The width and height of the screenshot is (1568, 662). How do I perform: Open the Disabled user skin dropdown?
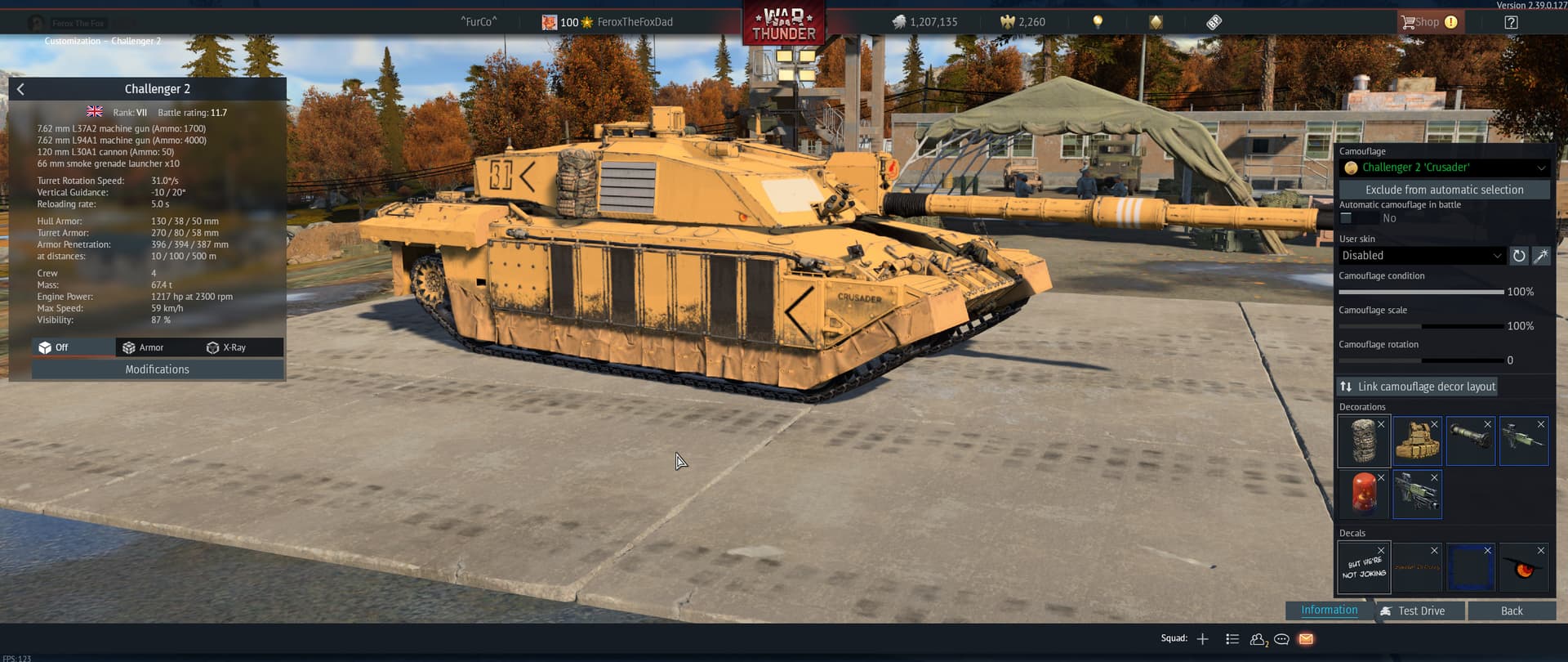click(1423, 255)
